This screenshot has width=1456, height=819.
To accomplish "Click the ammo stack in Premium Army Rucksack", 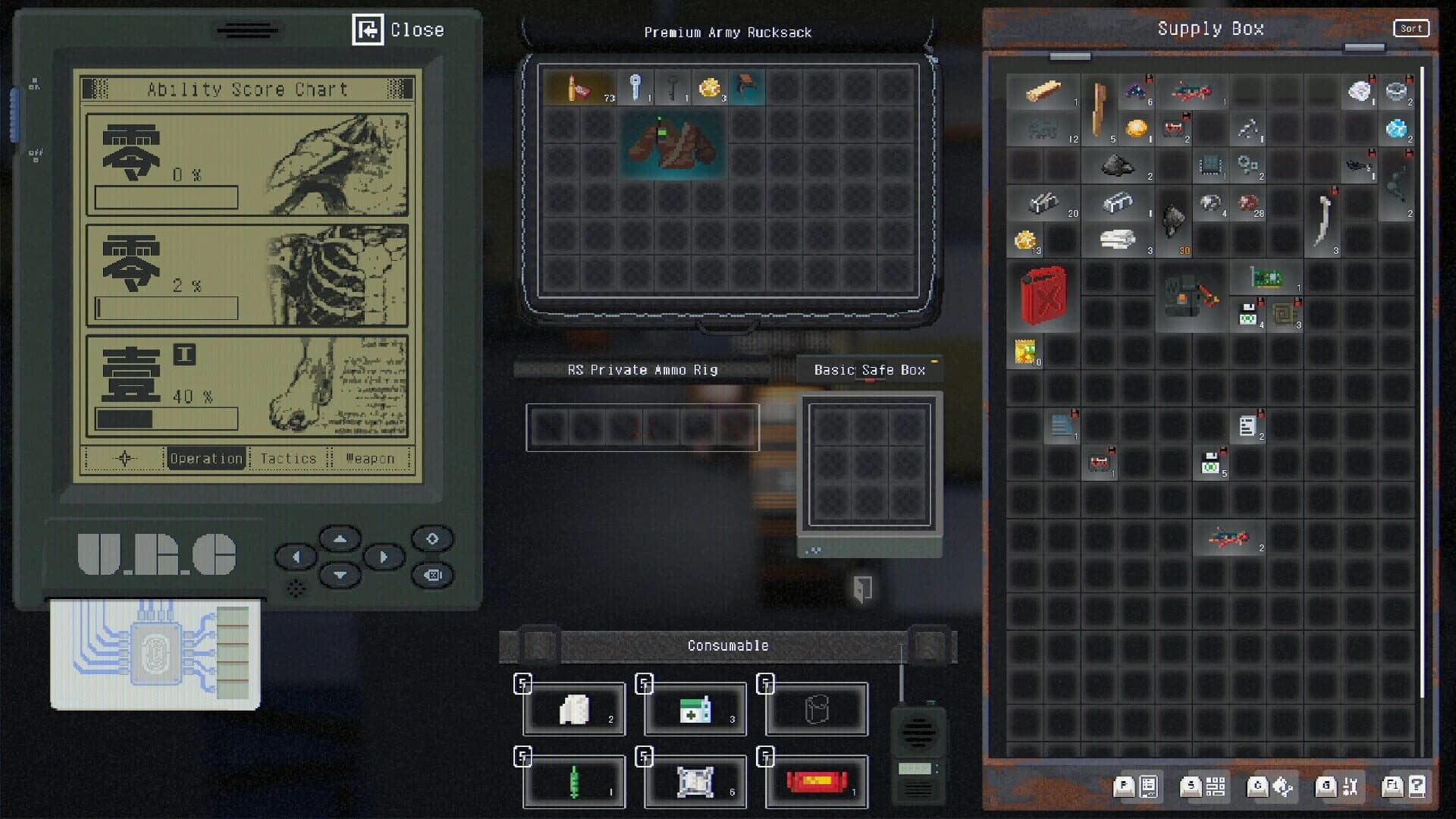I will [579, 86].
